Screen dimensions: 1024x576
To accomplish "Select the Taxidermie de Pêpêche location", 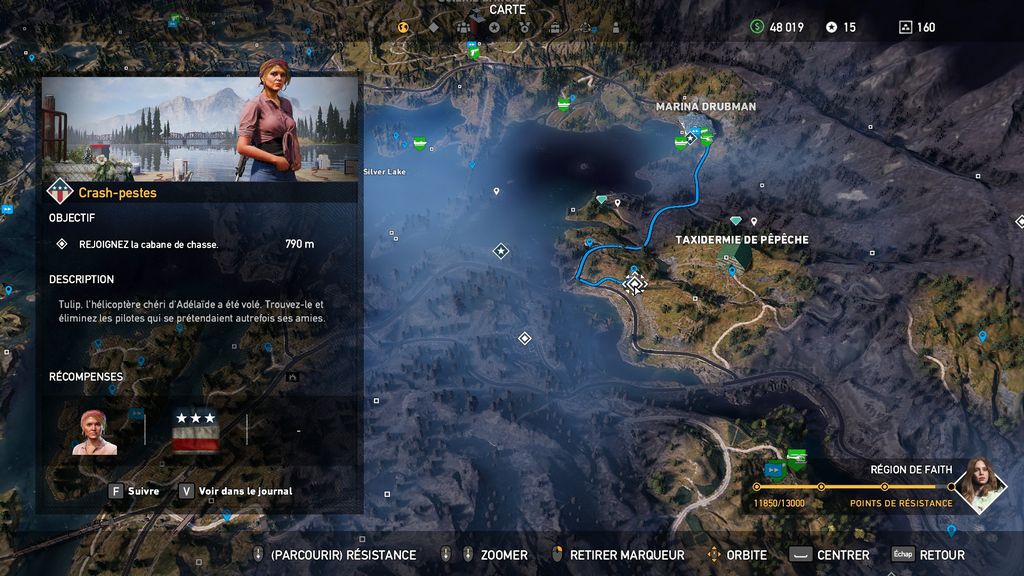I will [x=741, y=240].
